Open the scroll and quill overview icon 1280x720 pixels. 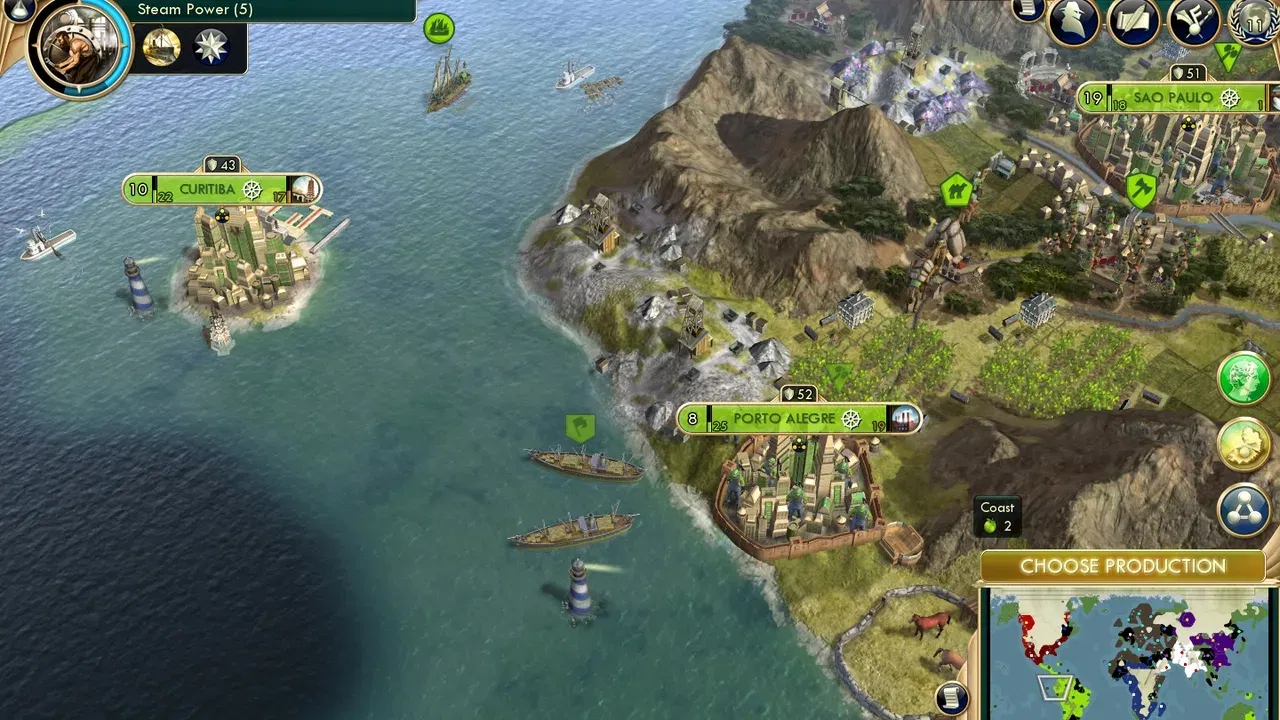tap(1133, 22)
